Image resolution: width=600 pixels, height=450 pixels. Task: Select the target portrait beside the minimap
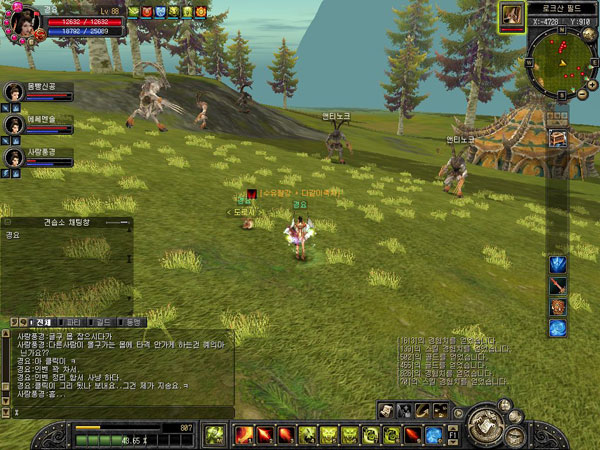coord(512,13)
